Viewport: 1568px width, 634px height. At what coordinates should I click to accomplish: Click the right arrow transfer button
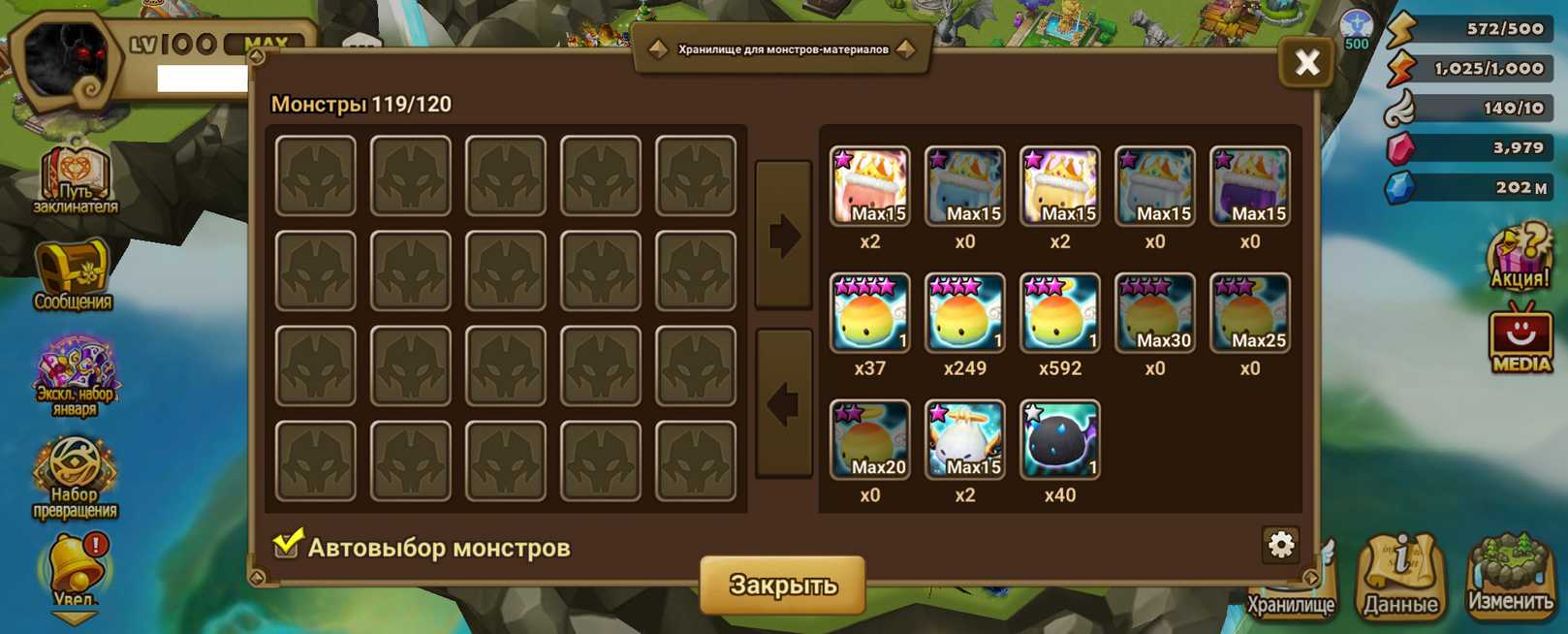[x=783, y=236]
